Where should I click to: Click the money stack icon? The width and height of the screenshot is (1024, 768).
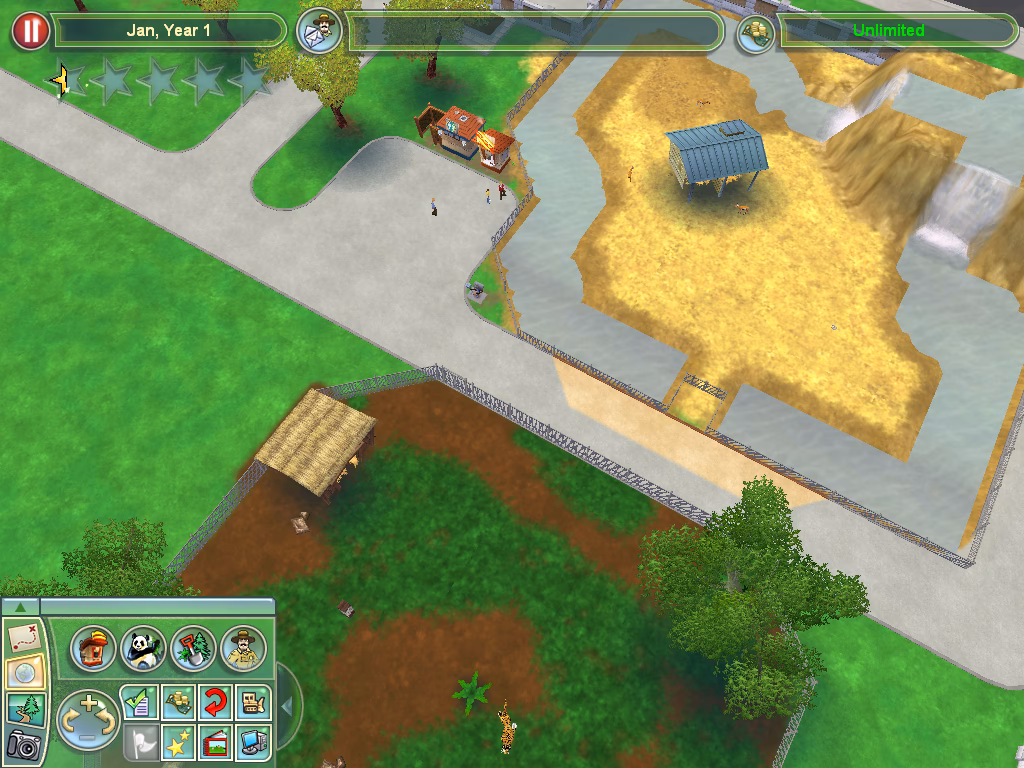click(x=756, y=33)
